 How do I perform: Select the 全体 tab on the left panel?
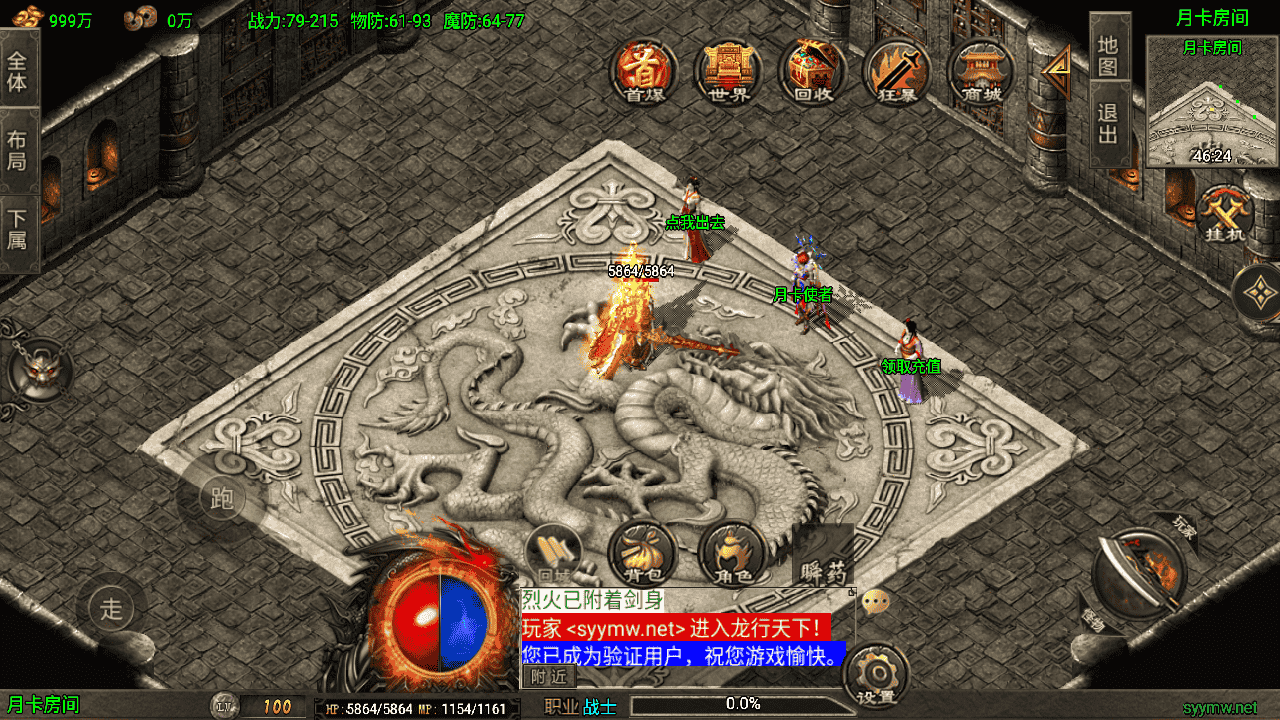click(x=18, y=70)
